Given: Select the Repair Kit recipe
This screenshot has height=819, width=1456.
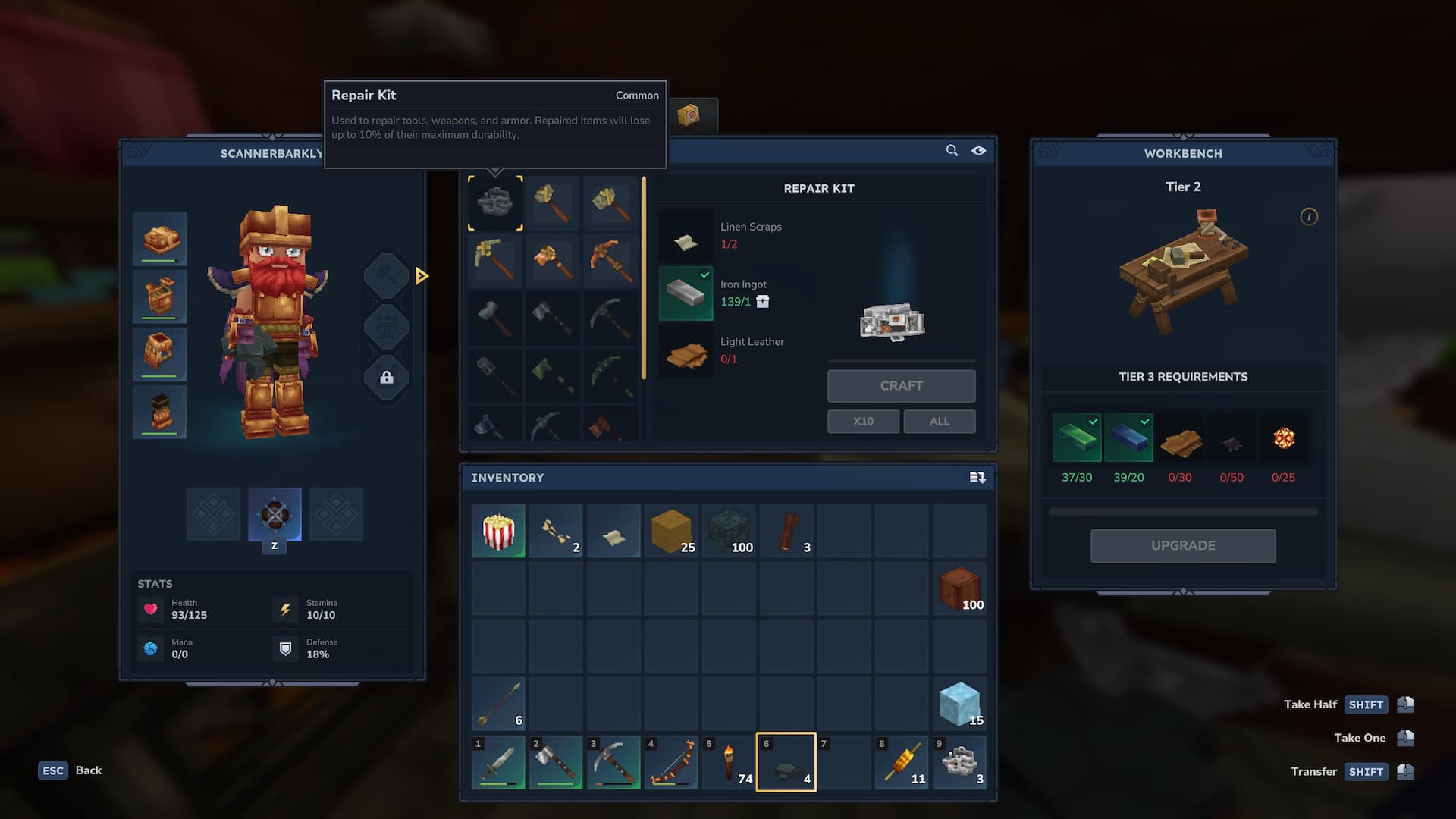Looking at the screenshot, I should click(495, 202).
